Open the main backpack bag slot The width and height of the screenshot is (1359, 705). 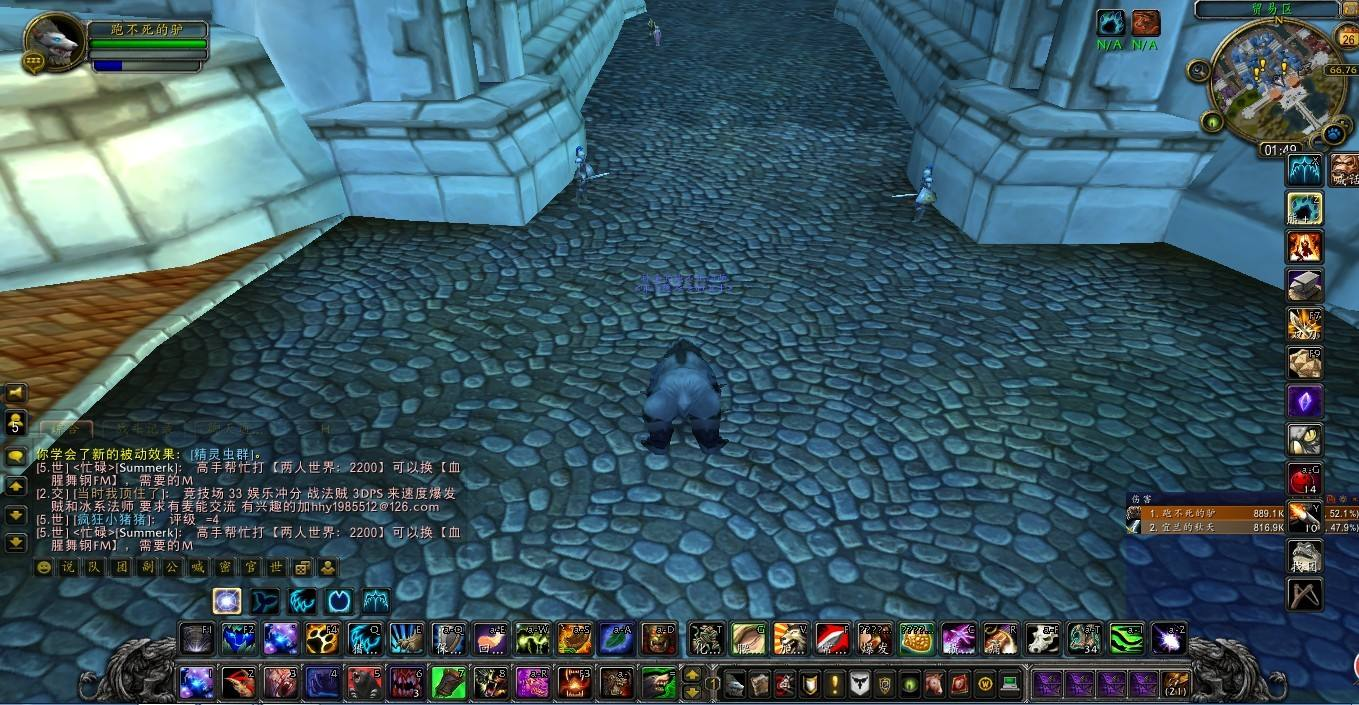[x=1175, y=684]
